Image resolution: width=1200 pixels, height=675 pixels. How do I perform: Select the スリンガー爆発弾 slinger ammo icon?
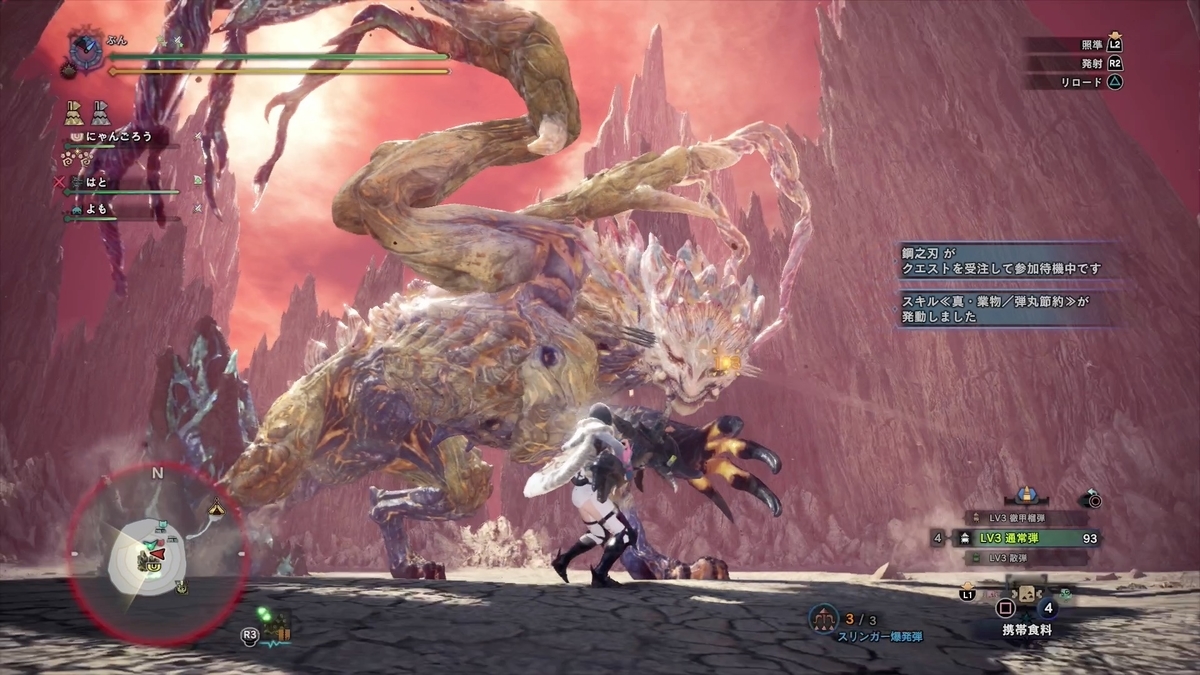coord(824,617)
